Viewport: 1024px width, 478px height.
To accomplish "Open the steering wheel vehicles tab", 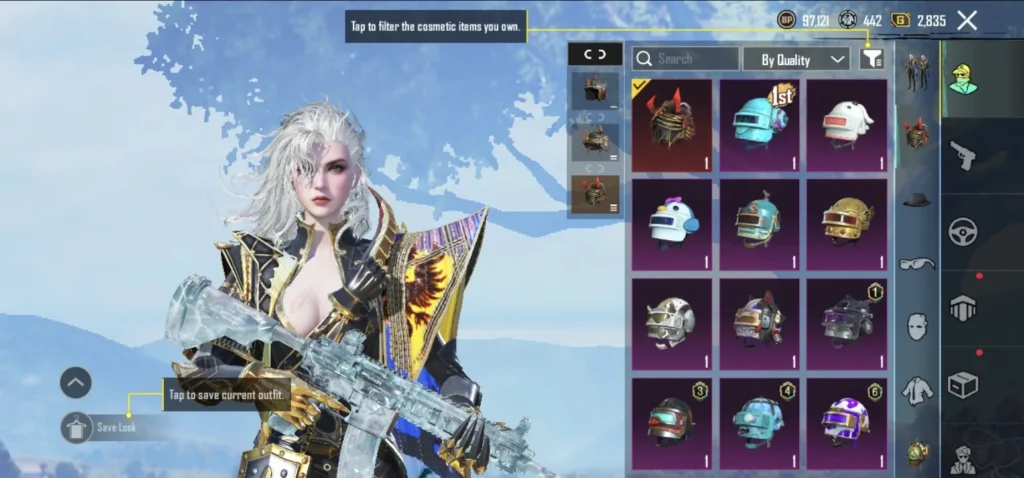I will tap(963, 232).
